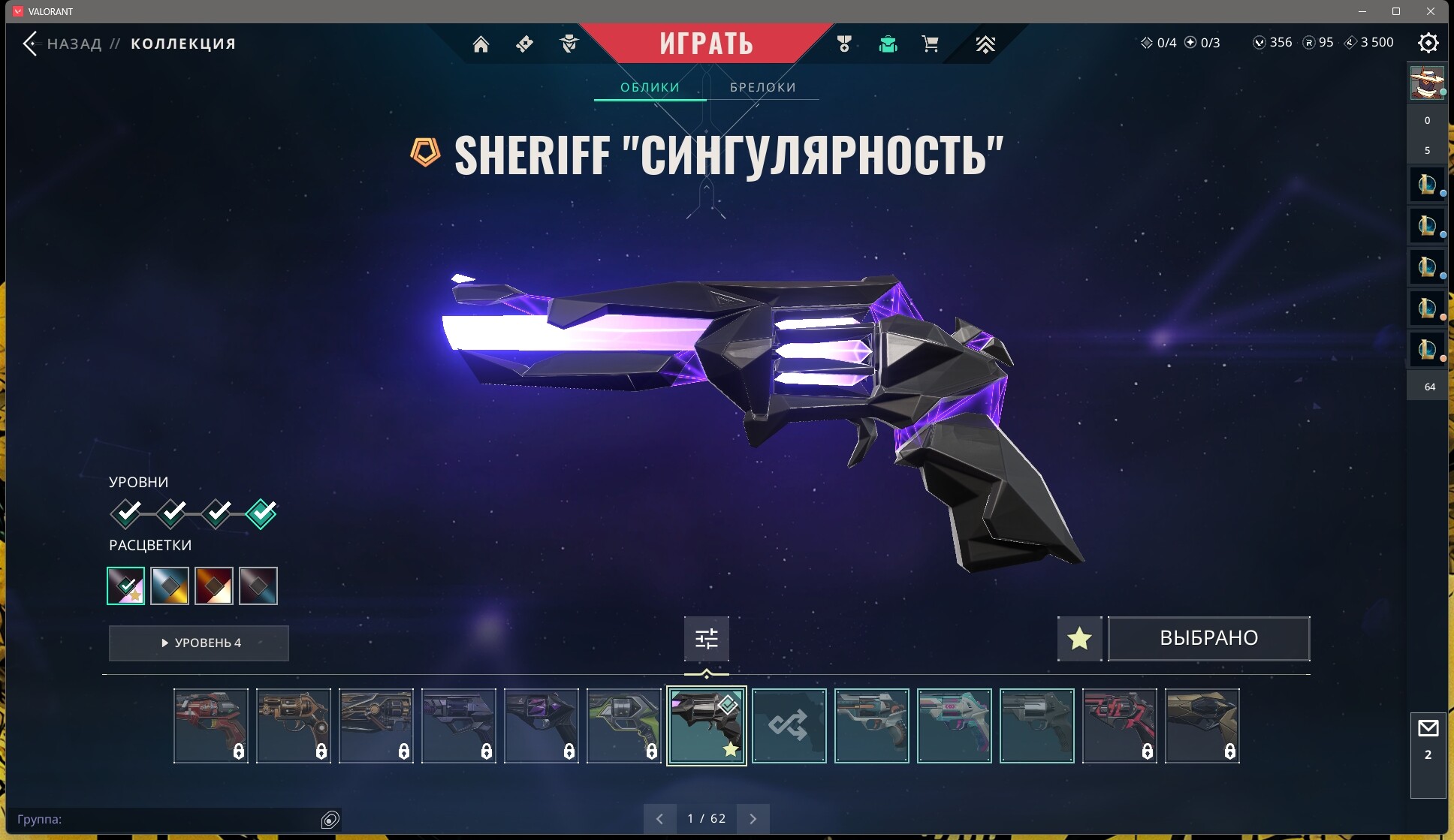
Task: Toggle the star favorite for this skin
Action: (x=1079, y=638)
